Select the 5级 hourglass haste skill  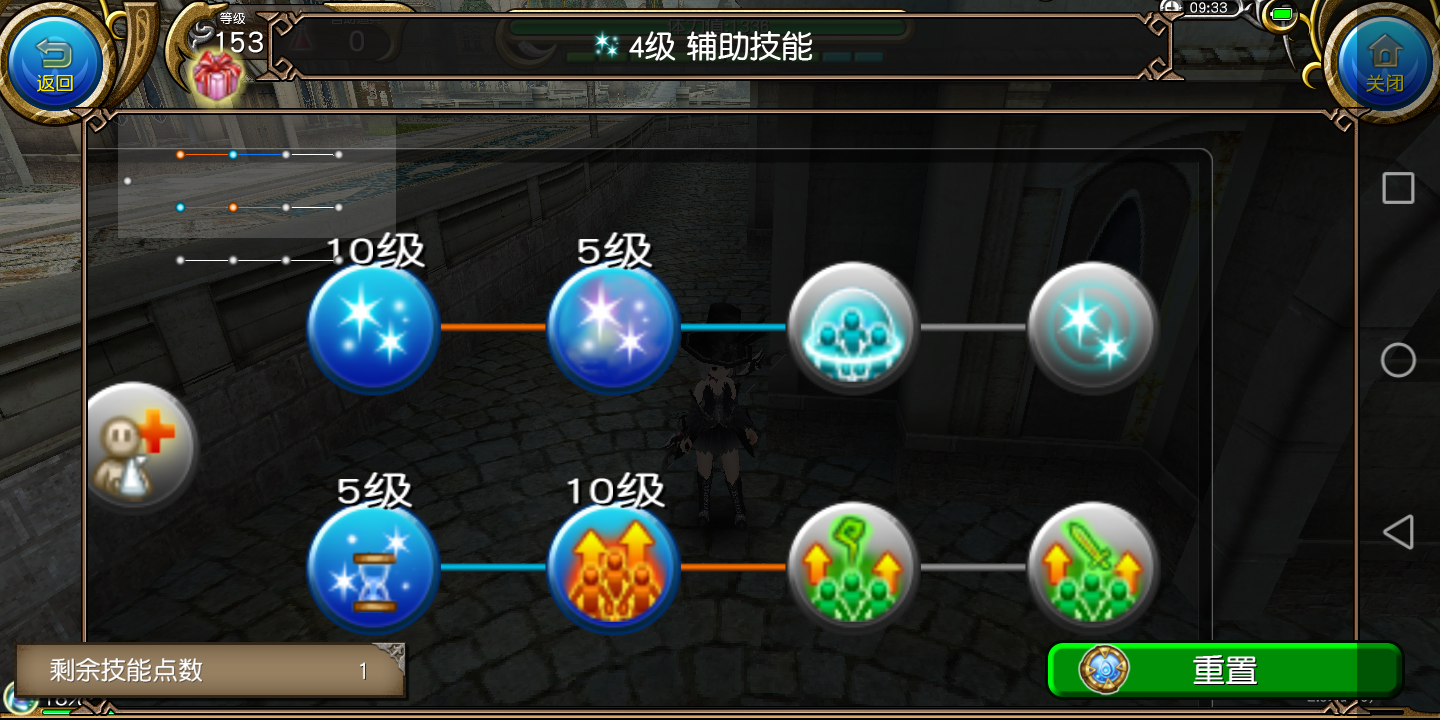[x=373, y=567]
